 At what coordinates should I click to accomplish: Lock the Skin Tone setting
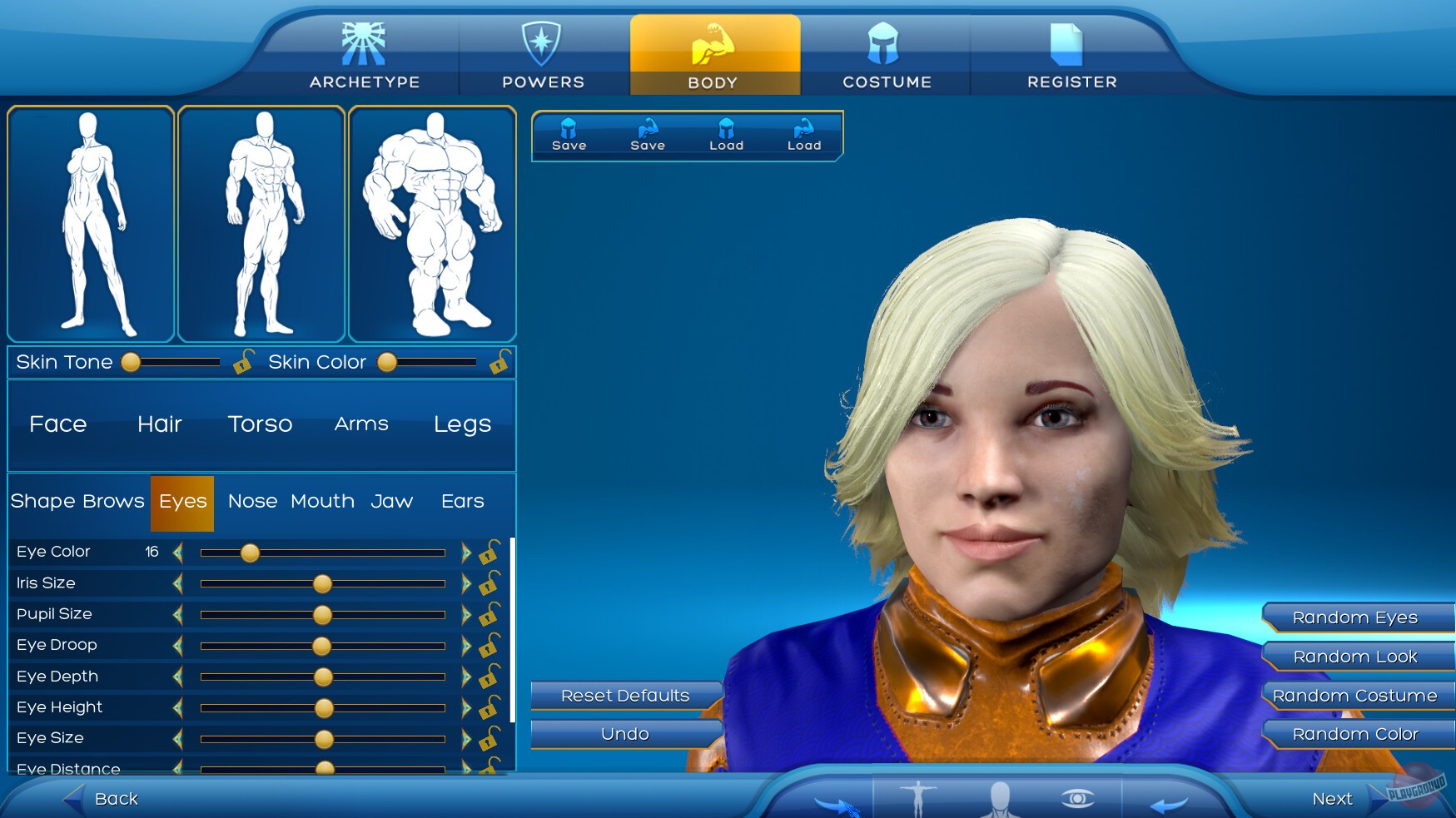(x=244, y=364)
